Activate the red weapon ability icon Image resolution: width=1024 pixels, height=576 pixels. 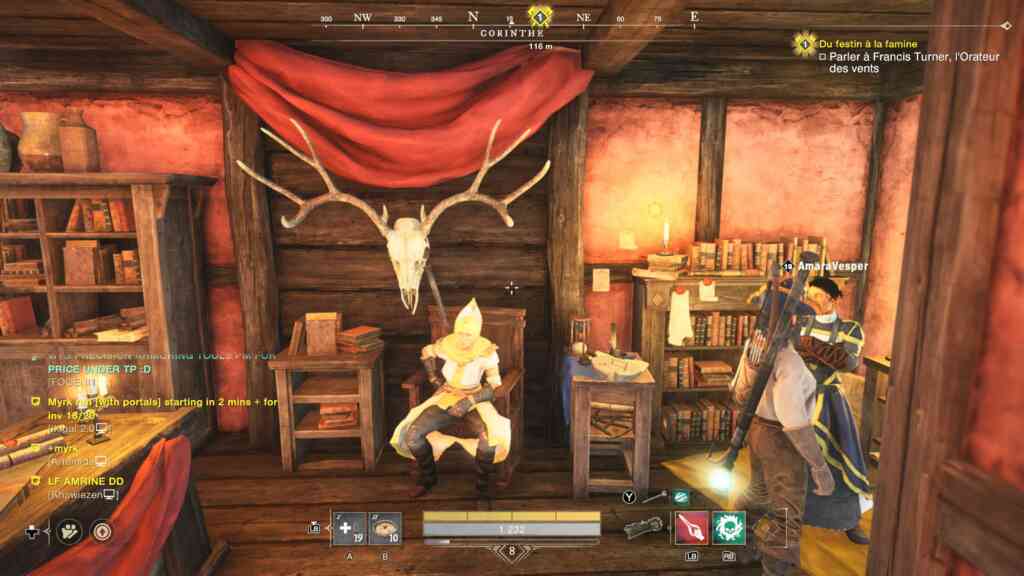pos(691,527)
